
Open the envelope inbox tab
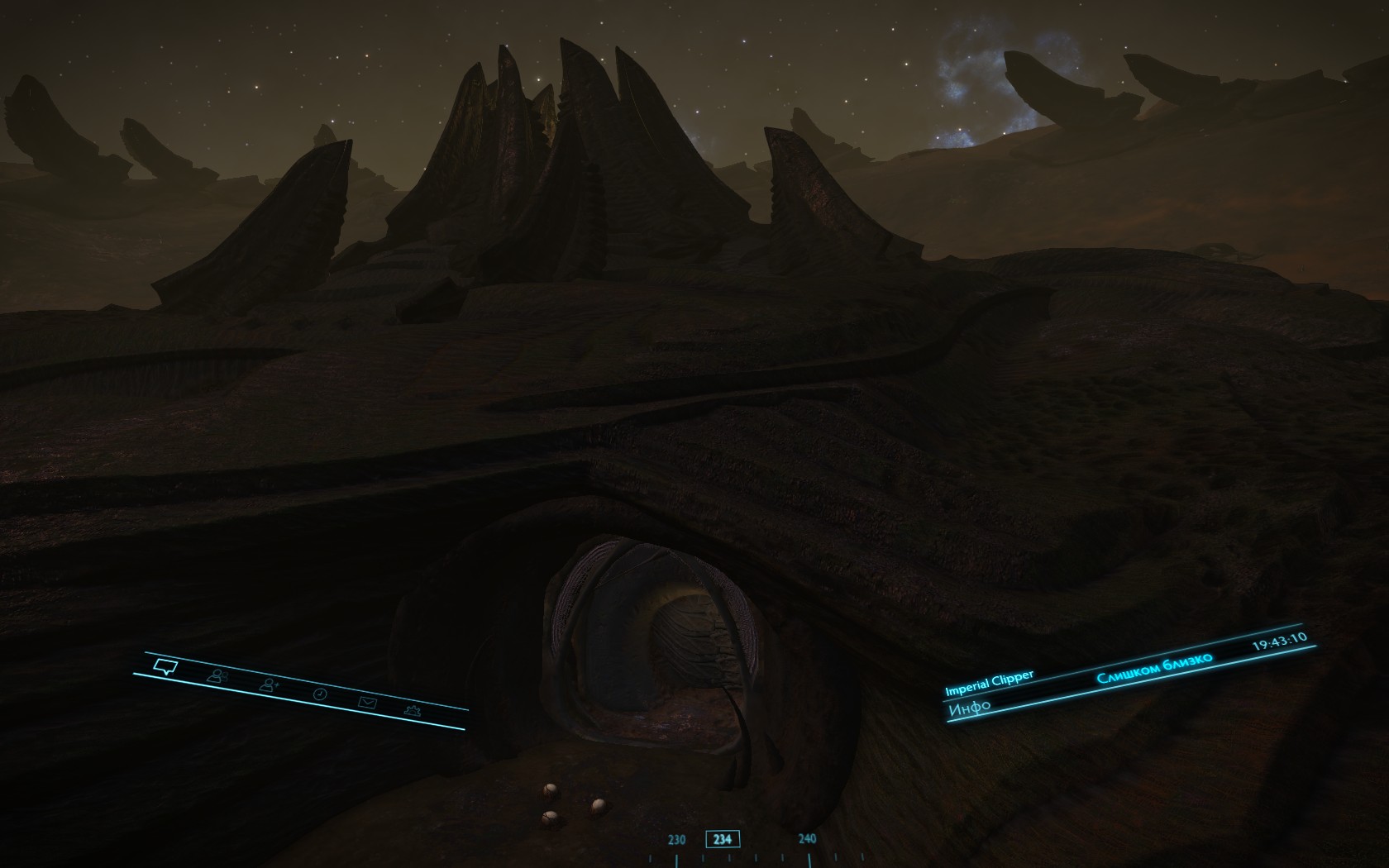point(367,703)
